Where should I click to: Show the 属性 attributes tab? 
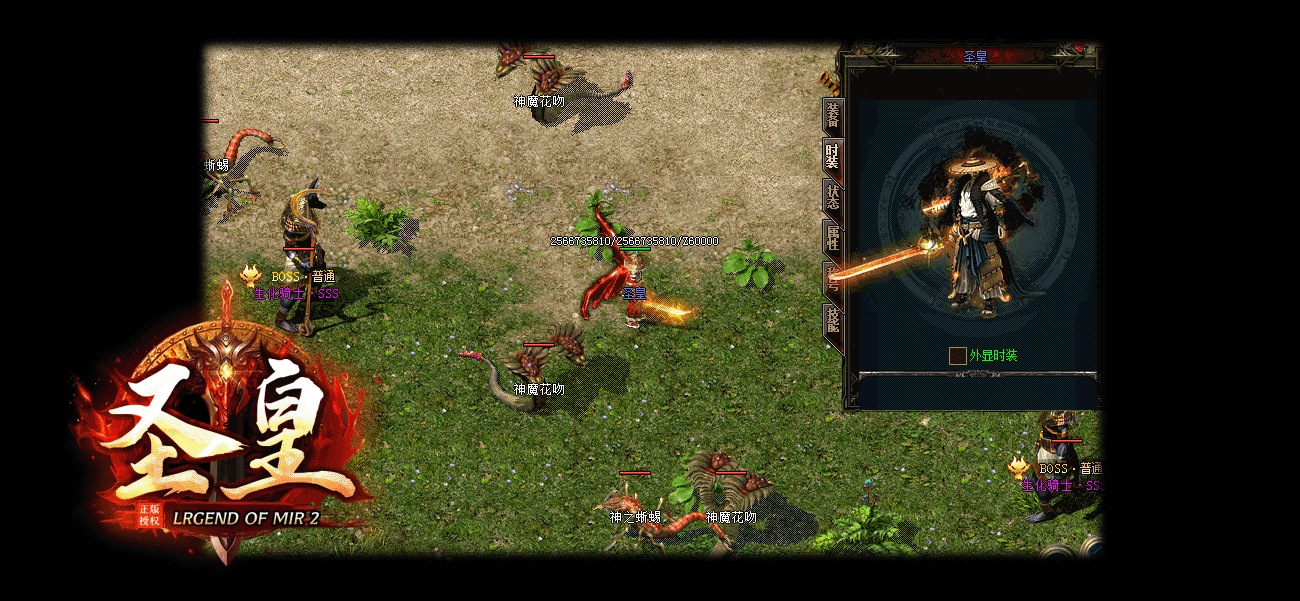point(832,238)
